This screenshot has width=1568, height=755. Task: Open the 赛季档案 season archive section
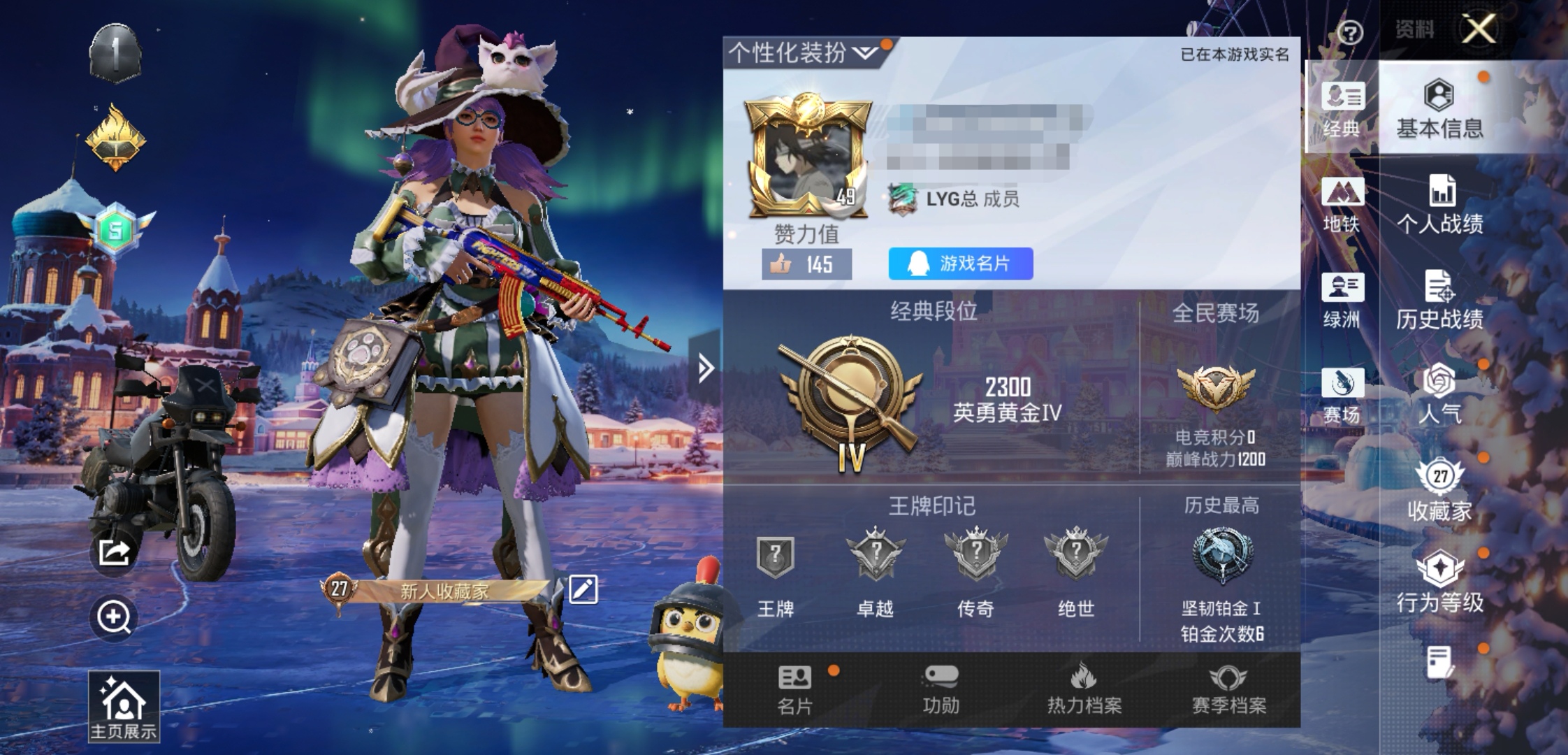[x=1228, y=690]
